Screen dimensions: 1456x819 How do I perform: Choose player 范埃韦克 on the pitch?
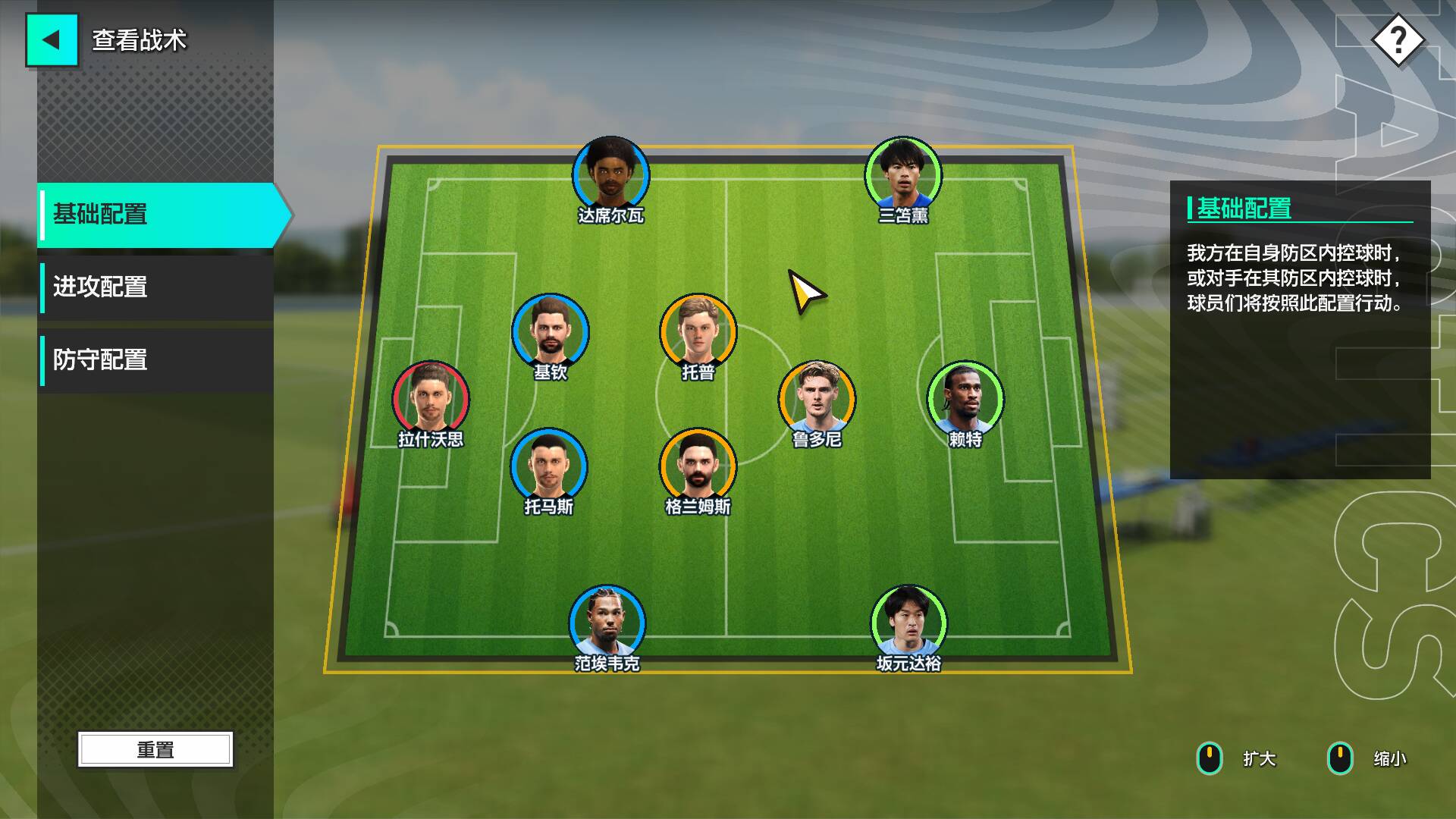pyautogui.click(x=607, y=623)
